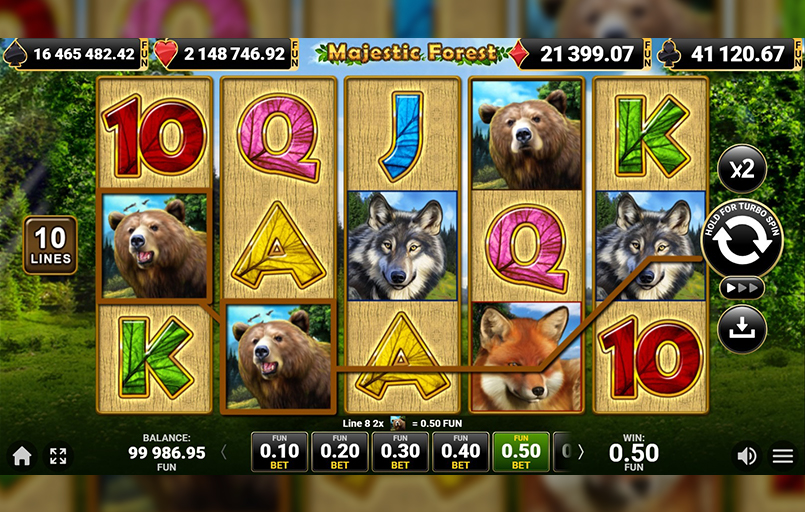The height and width of the screenshot is (512, 805).
Task: View the spades jackpot amount
Action: pos(82,54)
